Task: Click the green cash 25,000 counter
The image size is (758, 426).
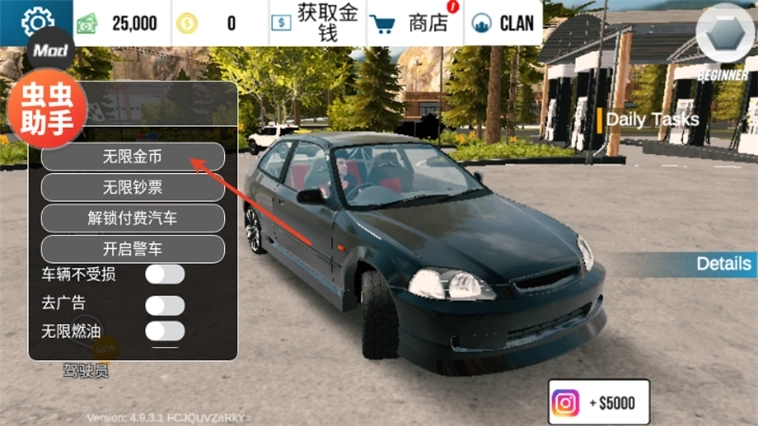Action: (x=119, y=23)
